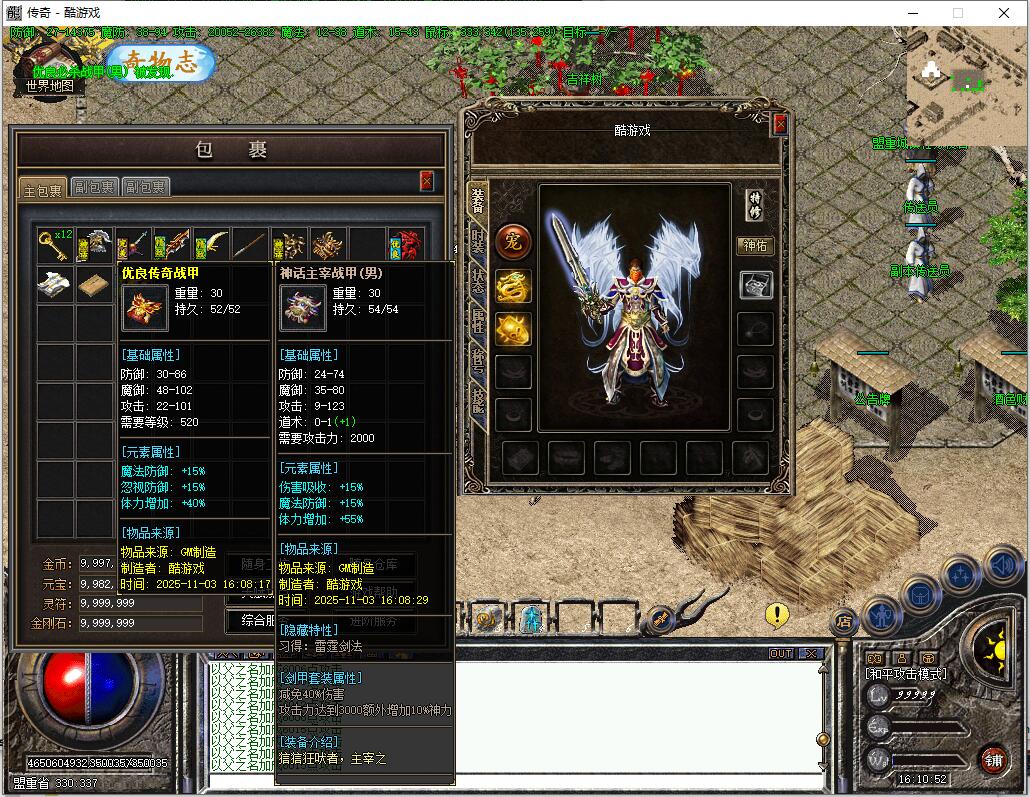This screenshot has width=1030, height=797.
Task: Open the 属性 attributes tab
Action: [478, 324]
